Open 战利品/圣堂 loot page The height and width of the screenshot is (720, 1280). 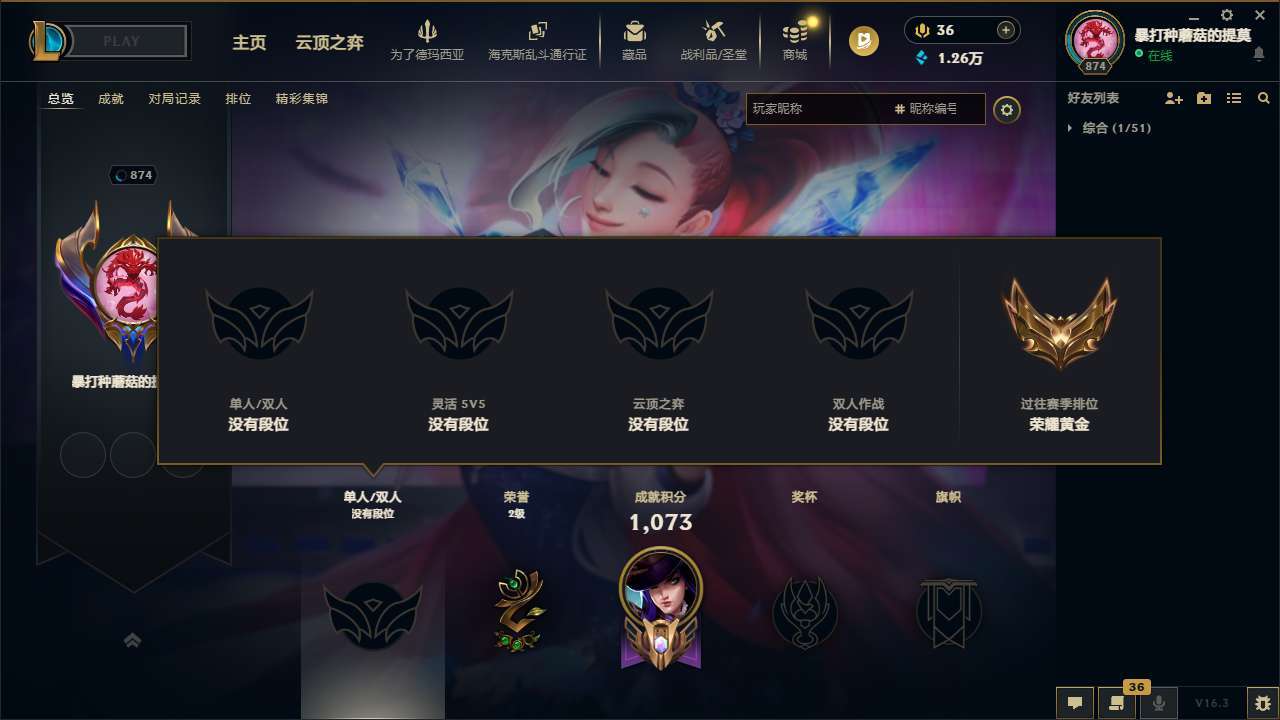[x=713, y=41]
